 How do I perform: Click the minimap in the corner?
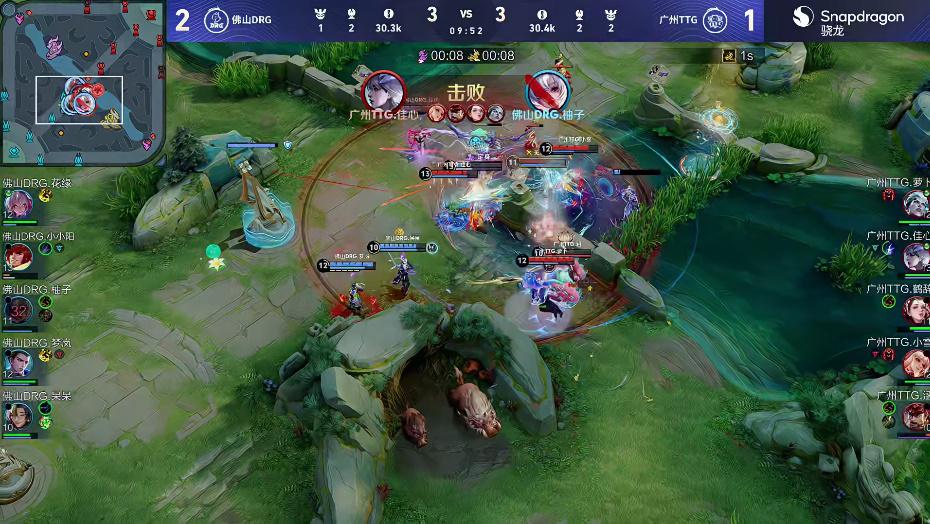pyautogui.click(x=82, y=82)
